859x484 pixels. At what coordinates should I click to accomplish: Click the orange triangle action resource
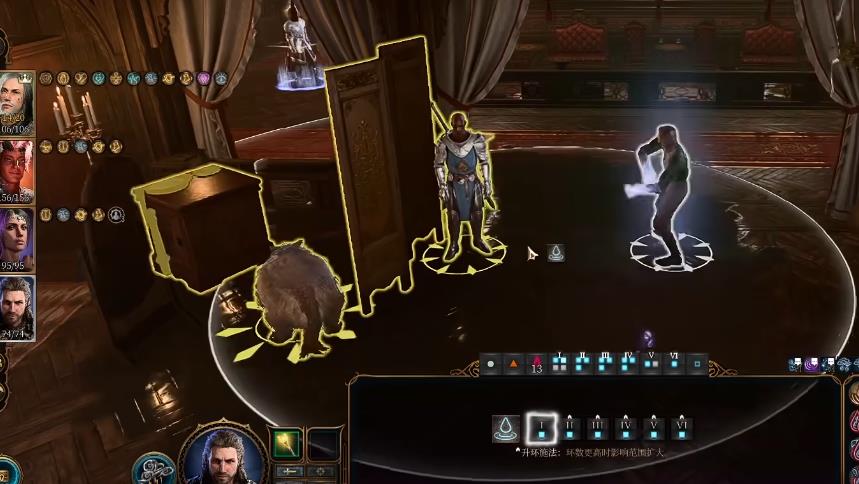(514, 365)
